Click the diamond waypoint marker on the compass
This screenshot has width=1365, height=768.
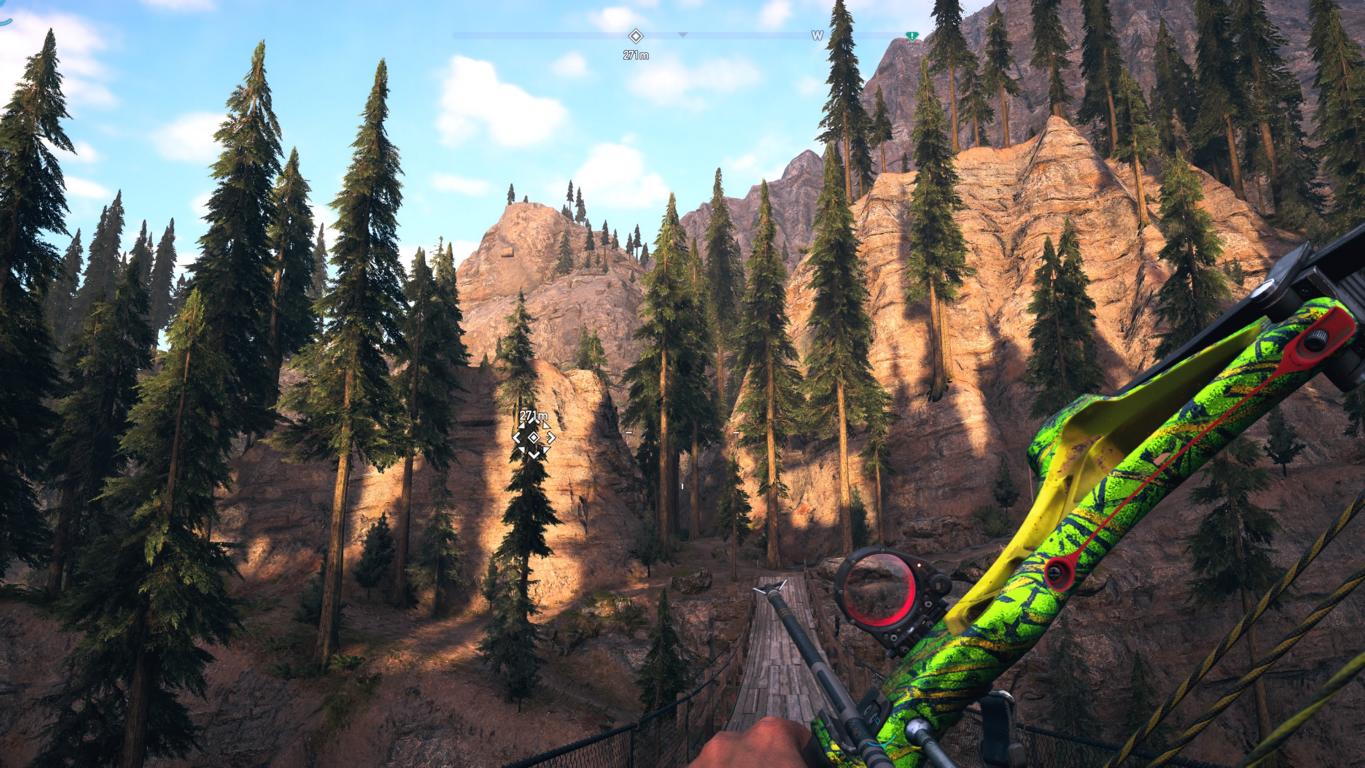(x=635, y=36)
